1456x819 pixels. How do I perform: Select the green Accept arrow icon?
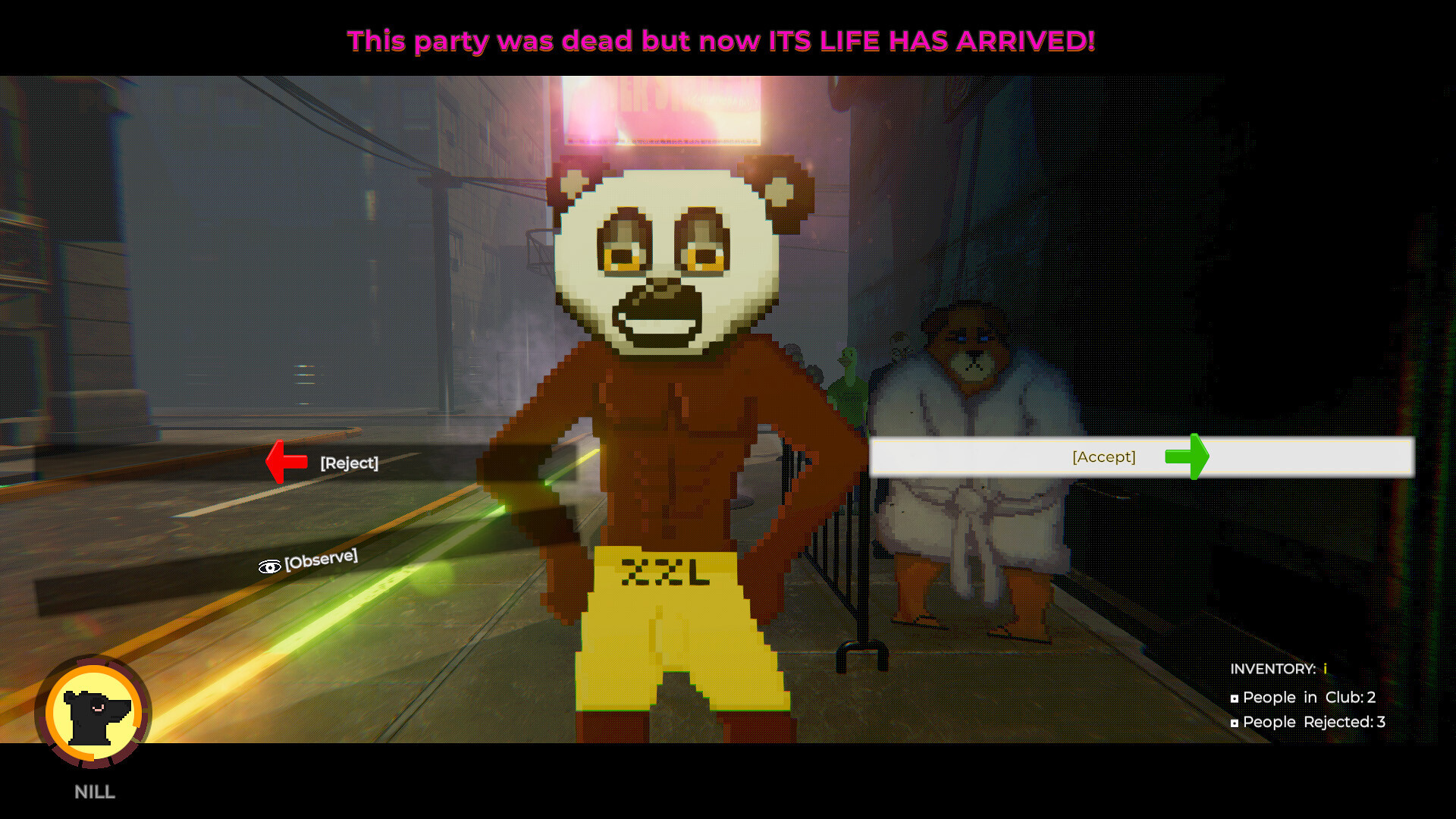click(x=1185, y=457)
